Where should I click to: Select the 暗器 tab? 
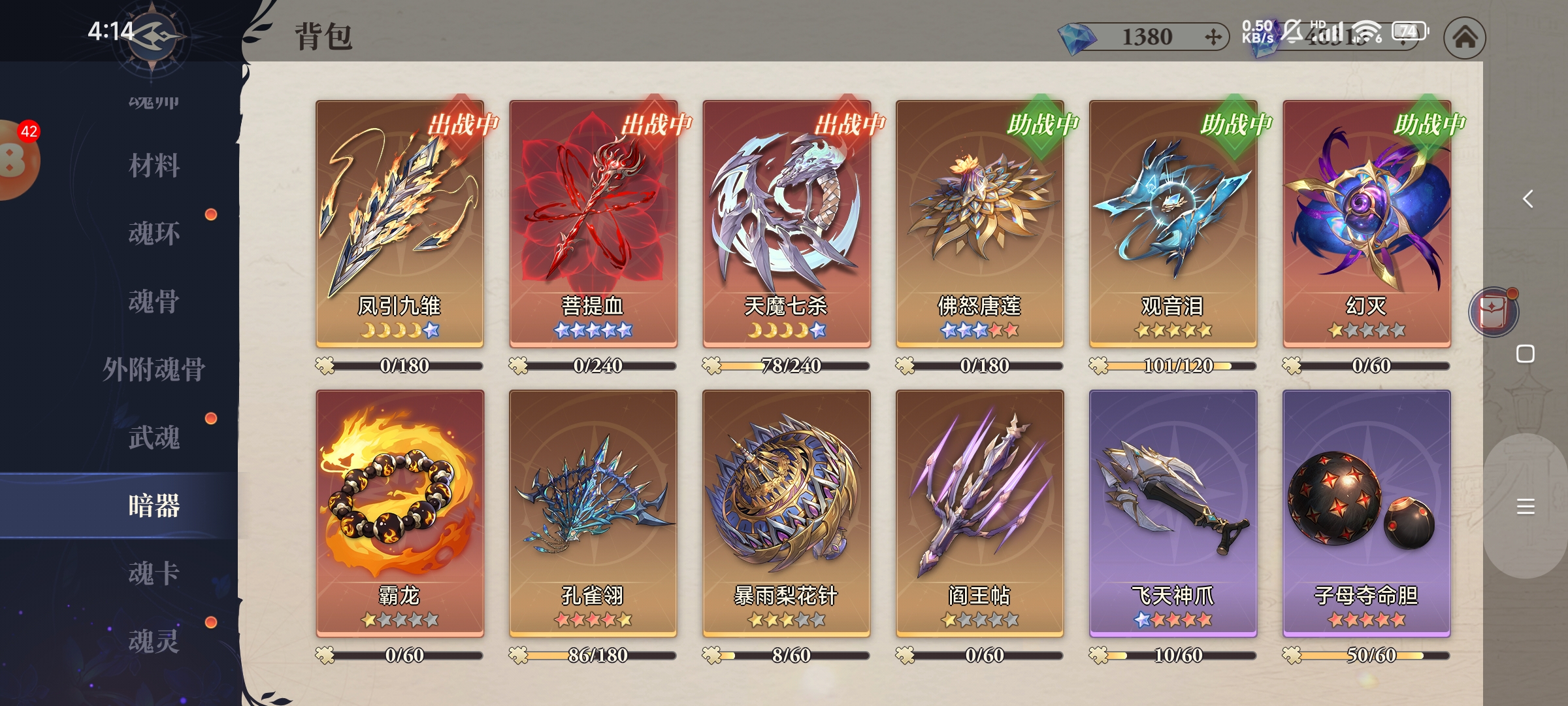(x=154, y=505)
